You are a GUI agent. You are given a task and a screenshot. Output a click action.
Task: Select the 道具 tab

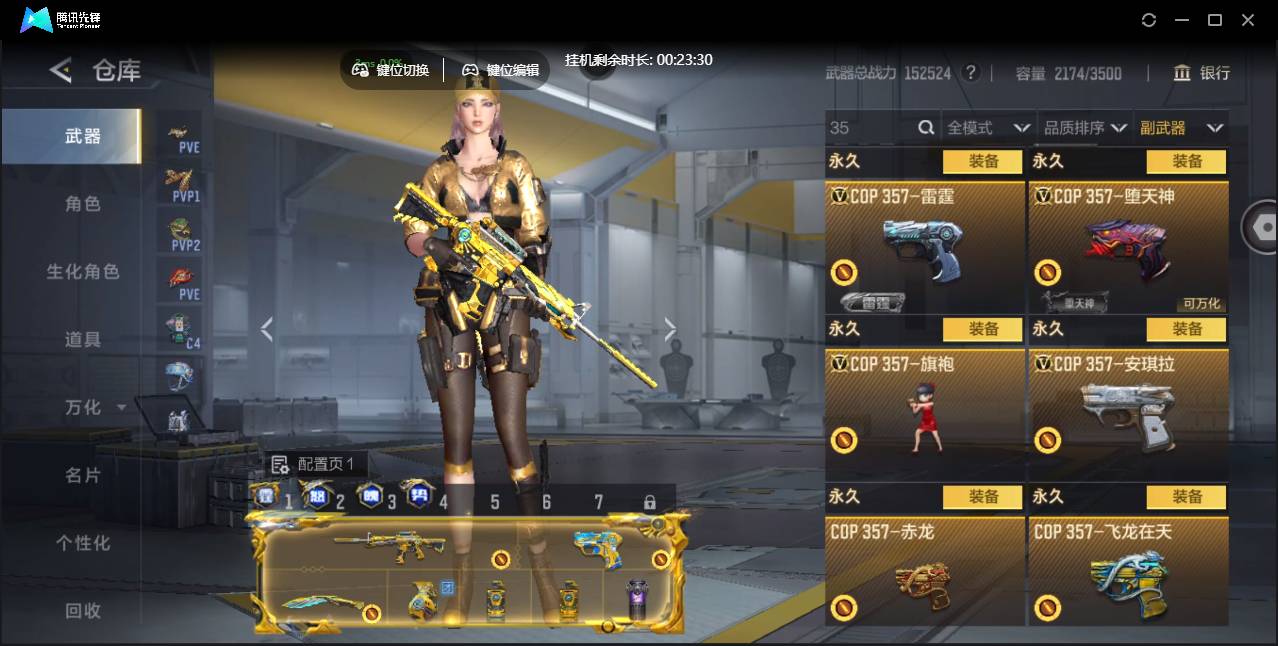(x=83, y=340)
